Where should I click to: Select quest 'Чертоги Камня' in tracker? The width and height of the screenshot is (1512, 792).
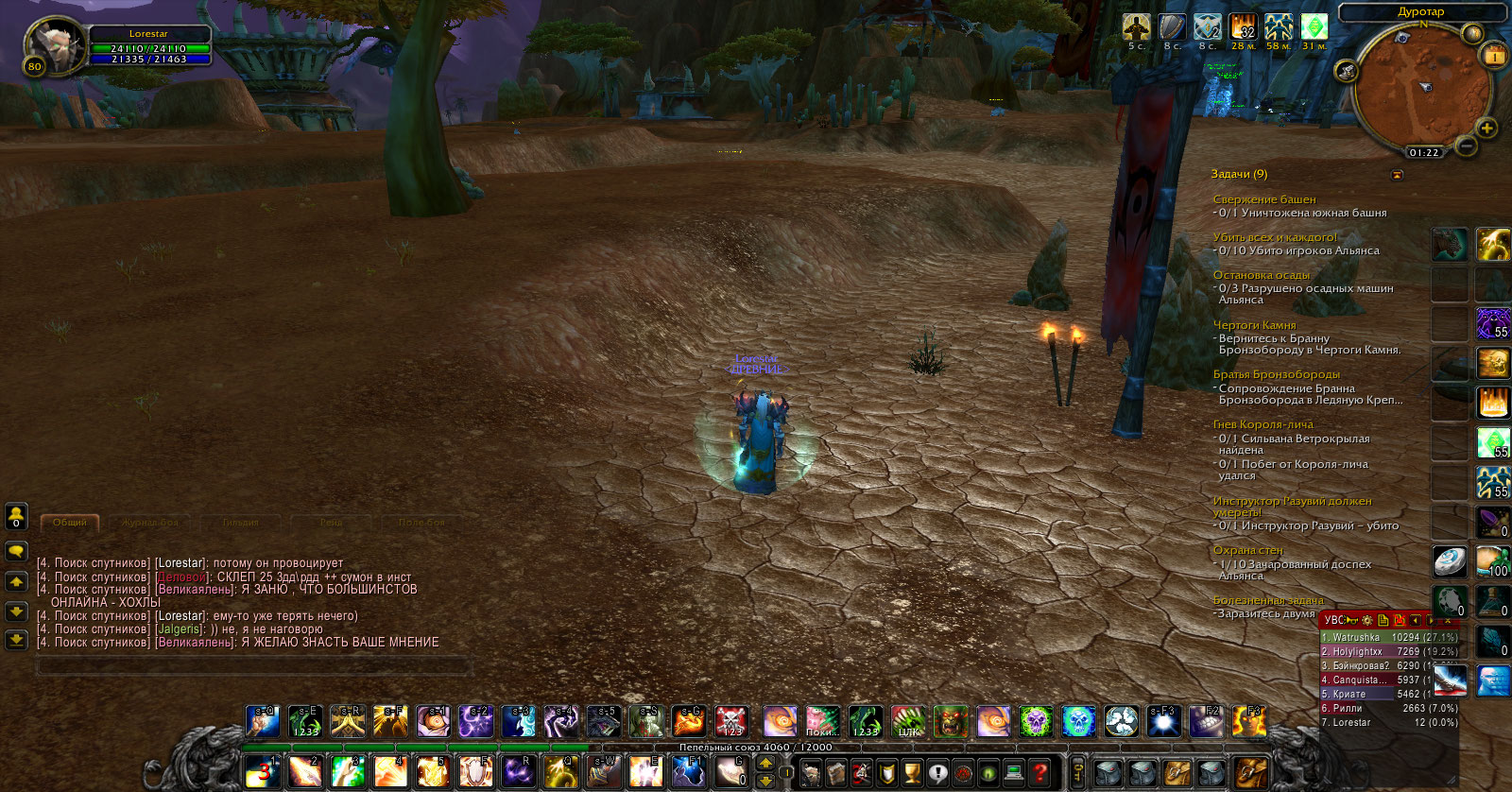click(x=1254, y=325)
